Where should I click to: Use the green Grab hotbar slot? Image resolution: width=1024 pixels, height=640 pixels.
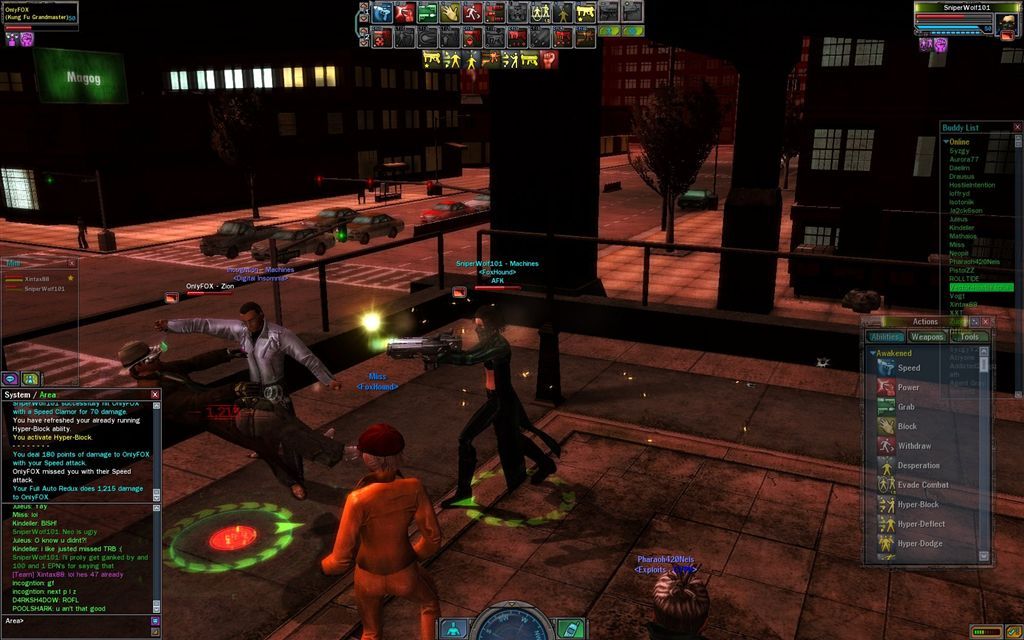pyautogui.click(x=427, y=13)
